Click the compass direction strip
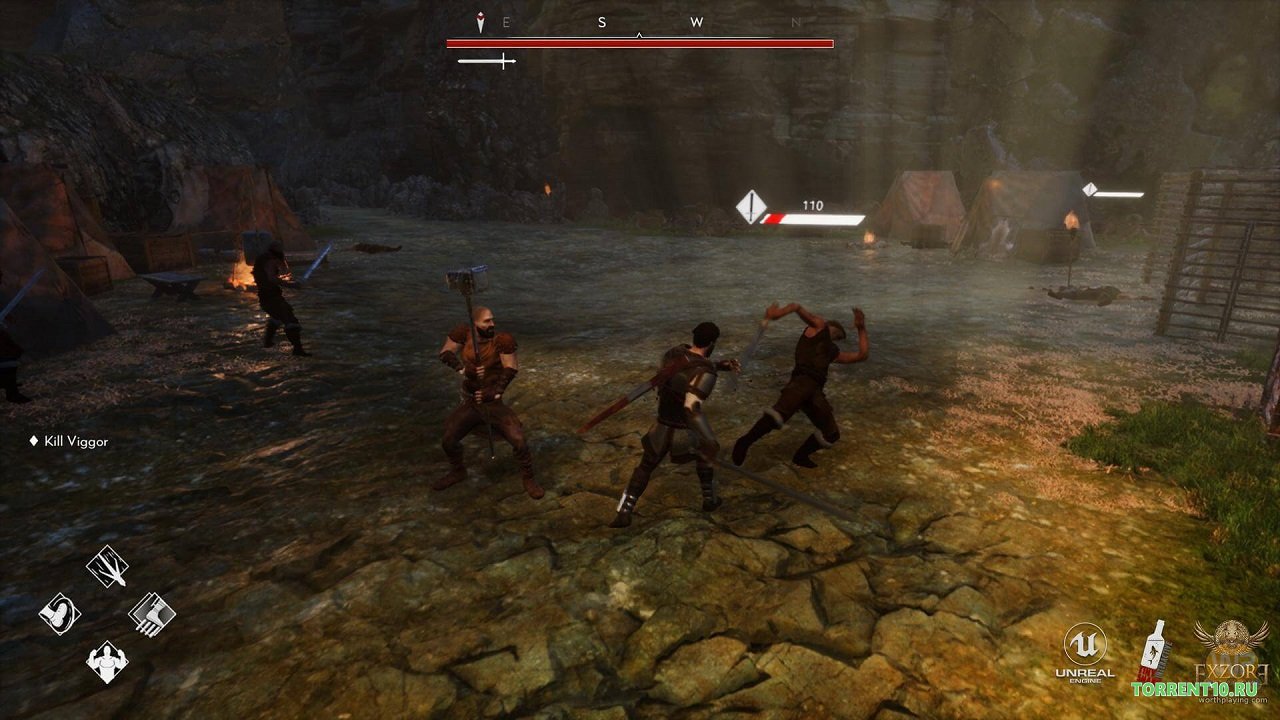The height and width of the screenshot is (720, 1280). 640,23
